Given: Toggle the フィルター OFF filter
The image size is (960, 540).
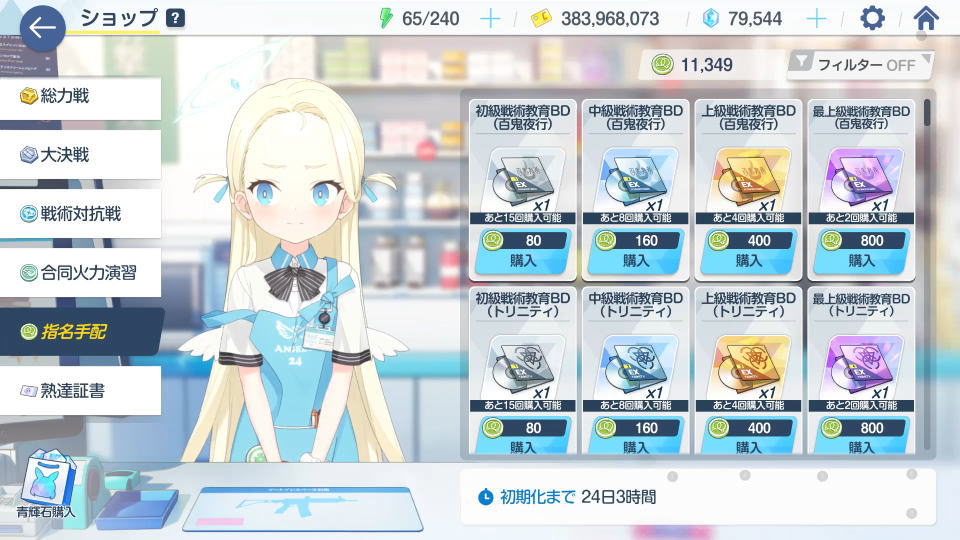Looking at the screenshot, I should coord(860,65).
